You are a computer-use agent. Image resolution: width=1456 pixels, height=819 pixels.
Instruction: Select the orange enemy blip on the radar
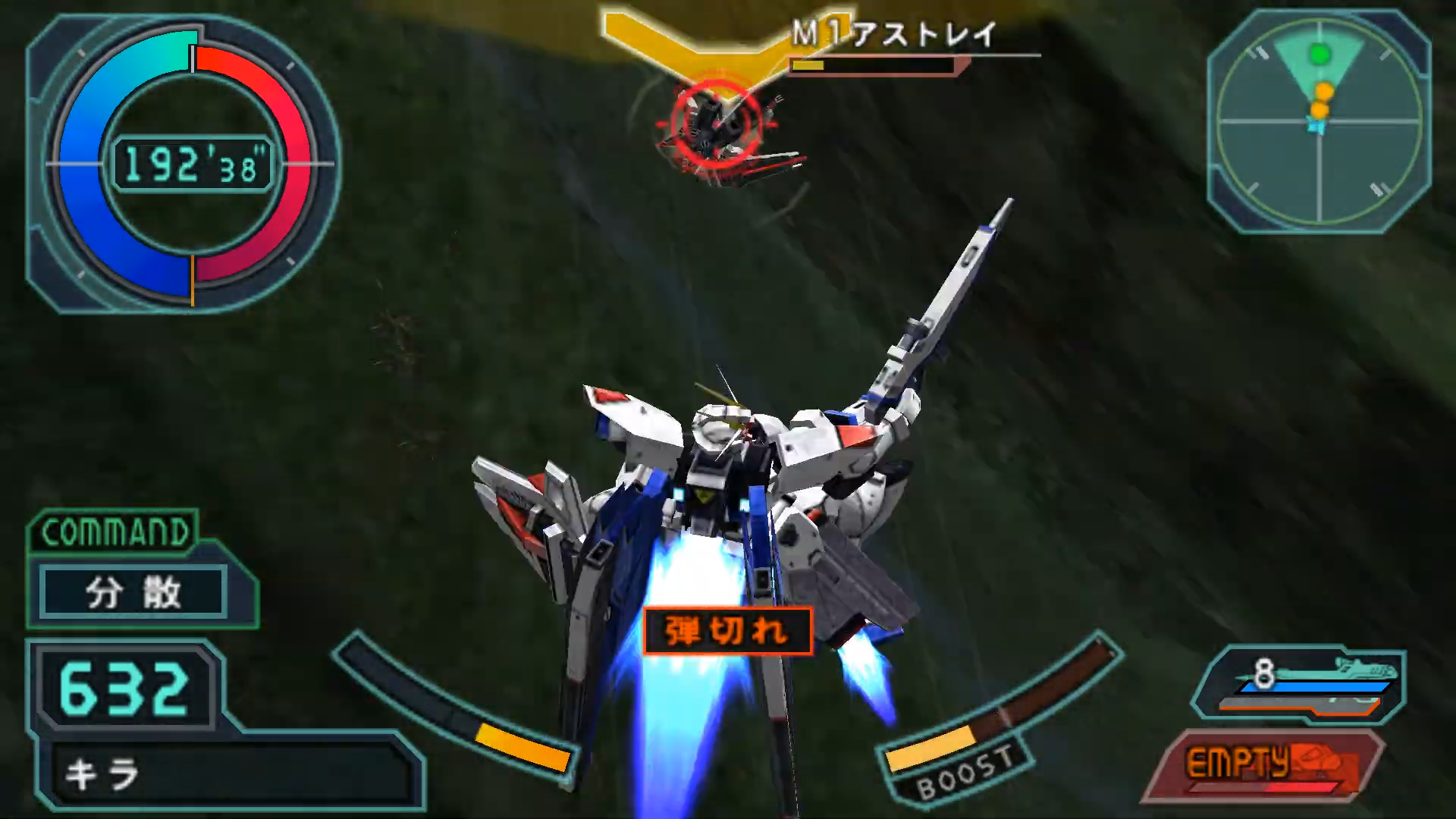click(1325, 89)
